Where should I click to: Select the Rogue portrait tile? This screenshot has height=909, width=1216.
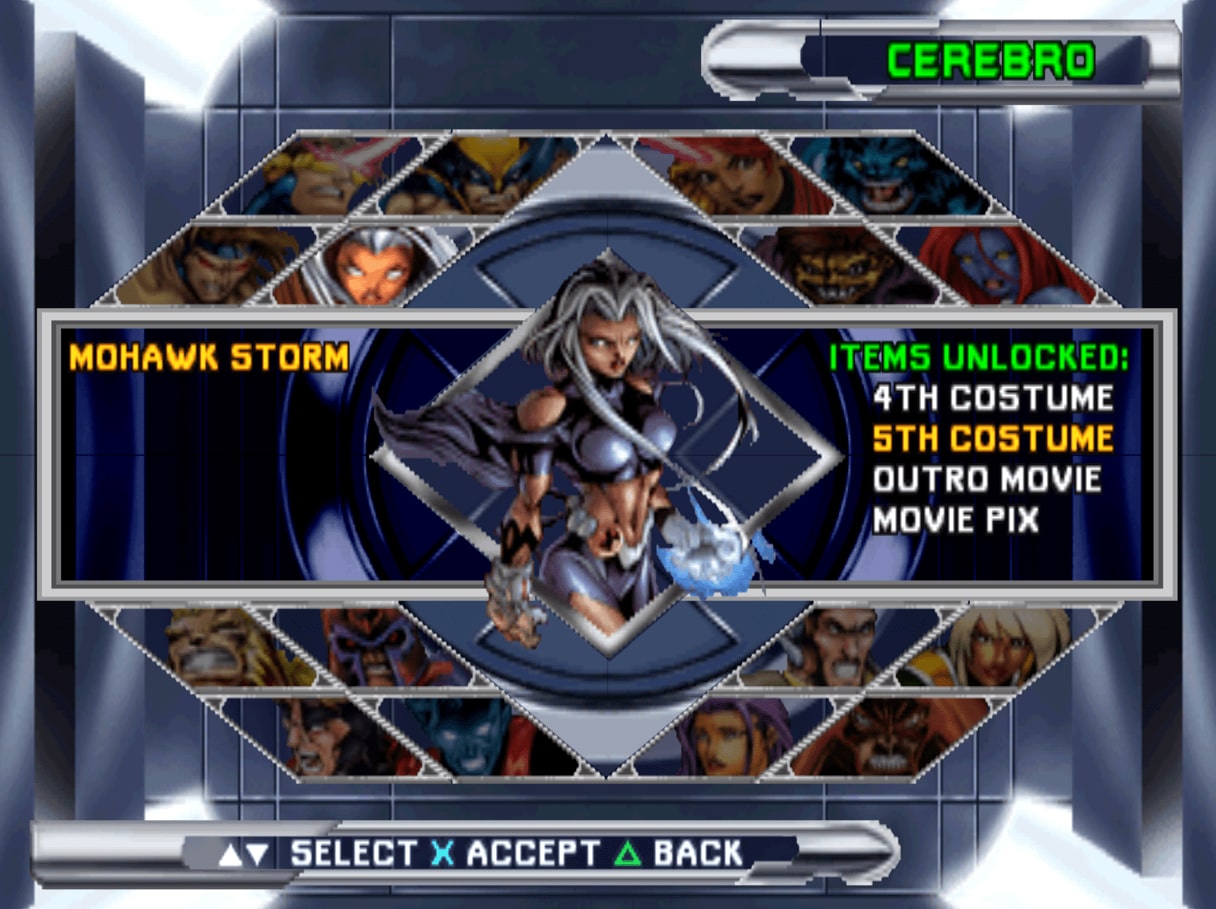(x=1000, y=645)
